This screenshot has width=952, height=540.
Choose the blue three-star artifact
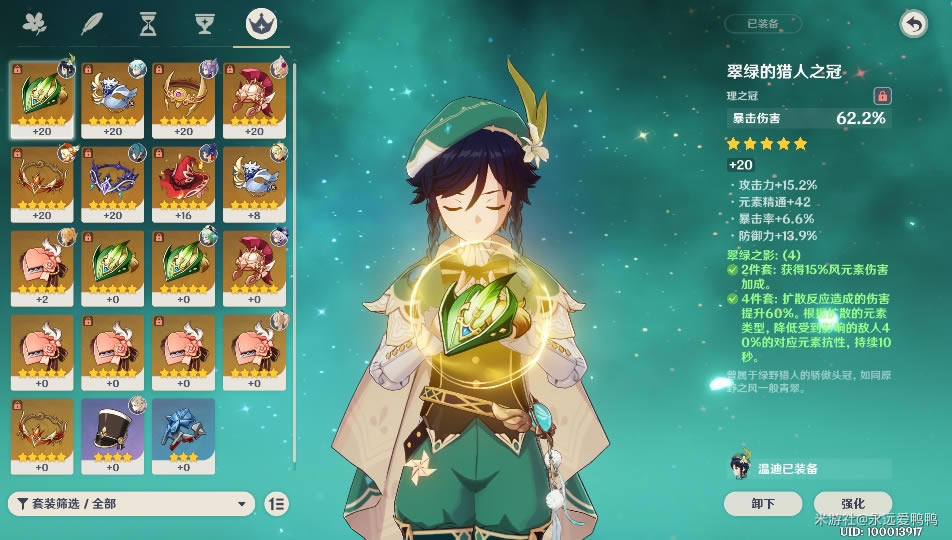(x=184, y=436)
